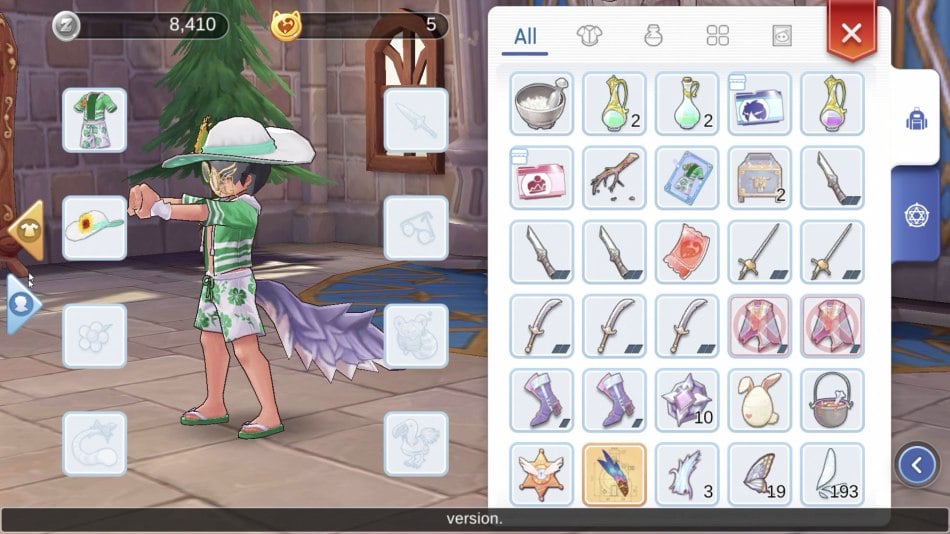Choose the treasure chest item

click(759, 177)
